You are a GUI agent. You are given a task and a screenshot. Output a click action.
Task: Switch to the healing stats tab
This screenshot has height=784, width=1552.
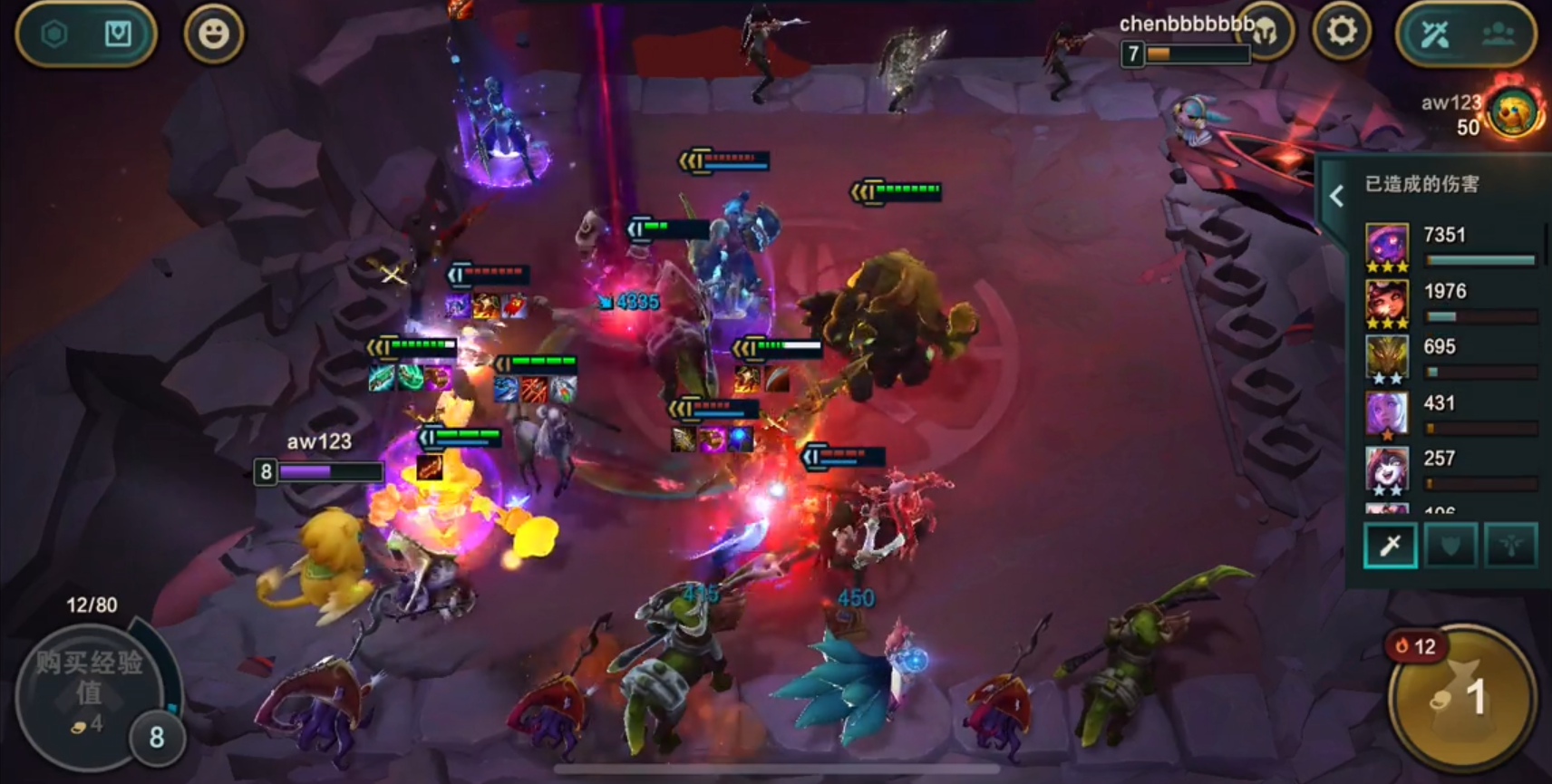1510,545
